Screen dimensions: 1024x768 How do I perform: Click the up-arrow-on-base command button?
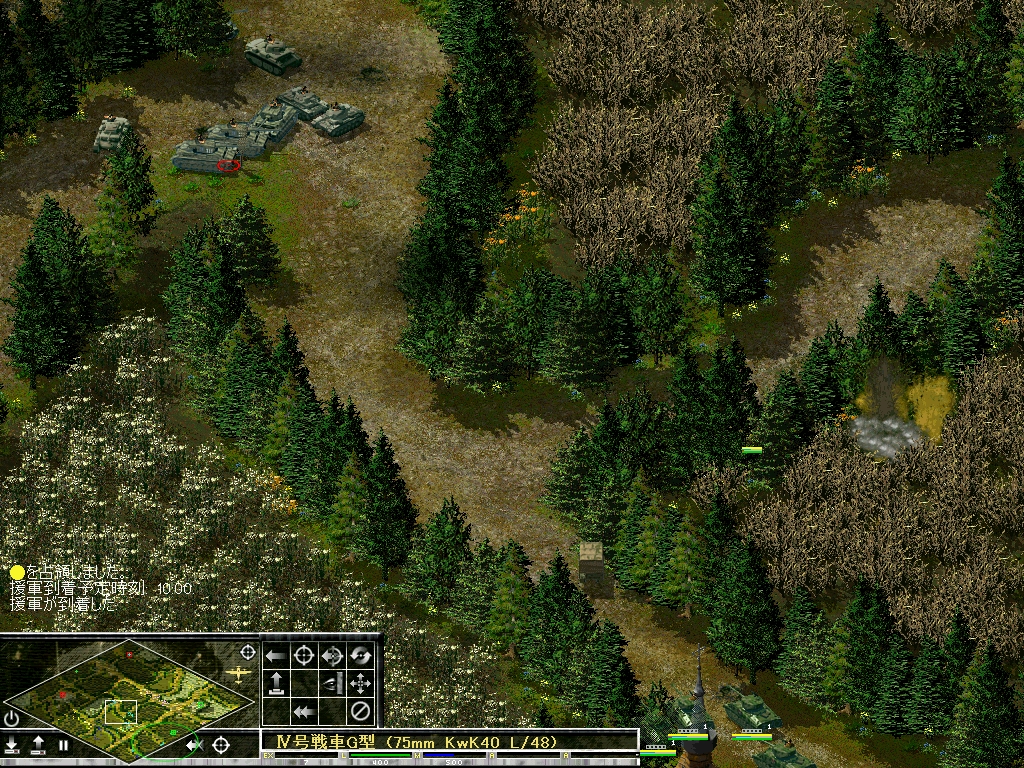pyautogui.click(x=276, y=684)
